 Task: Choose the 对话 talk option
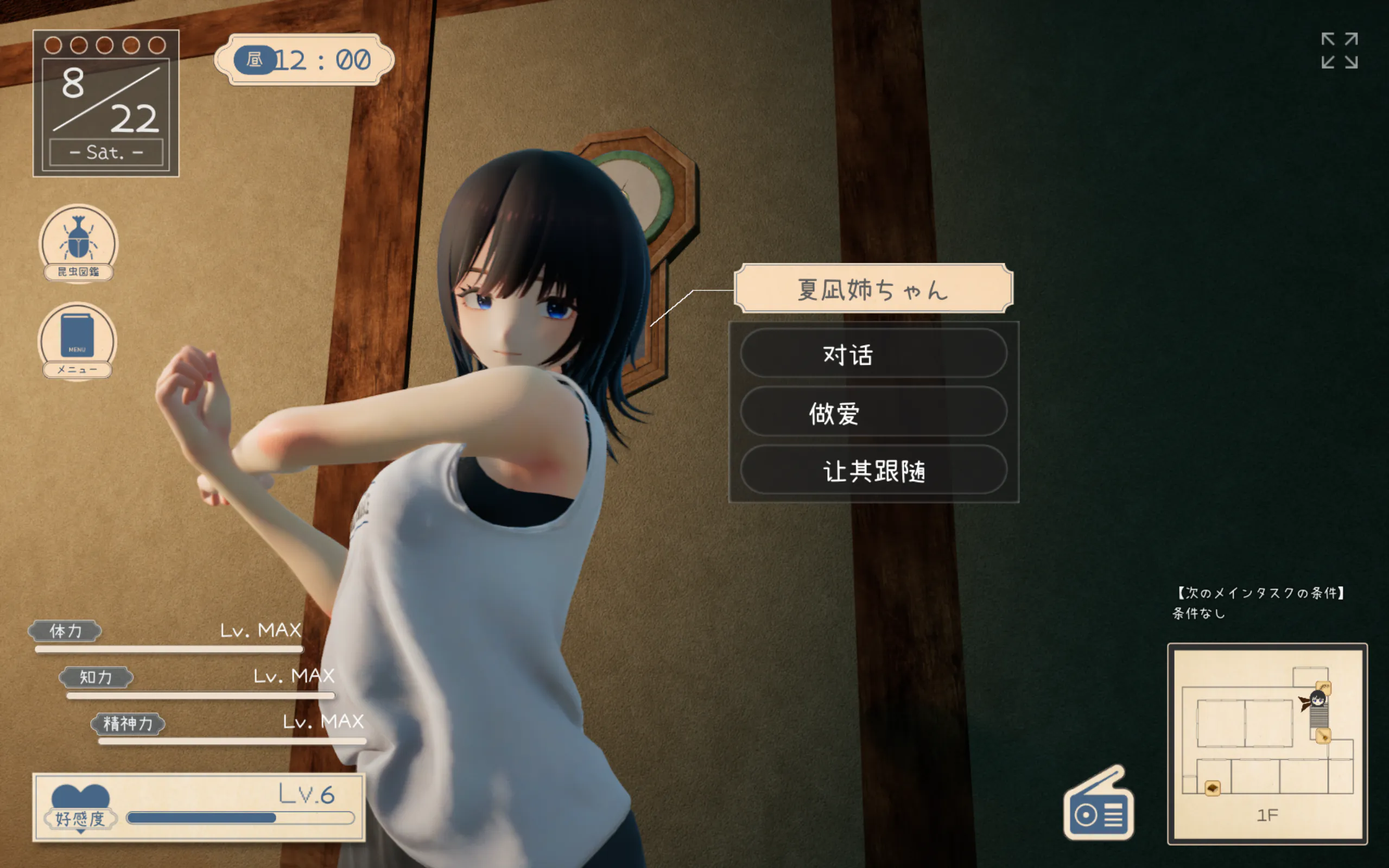[x=873, y=353]
